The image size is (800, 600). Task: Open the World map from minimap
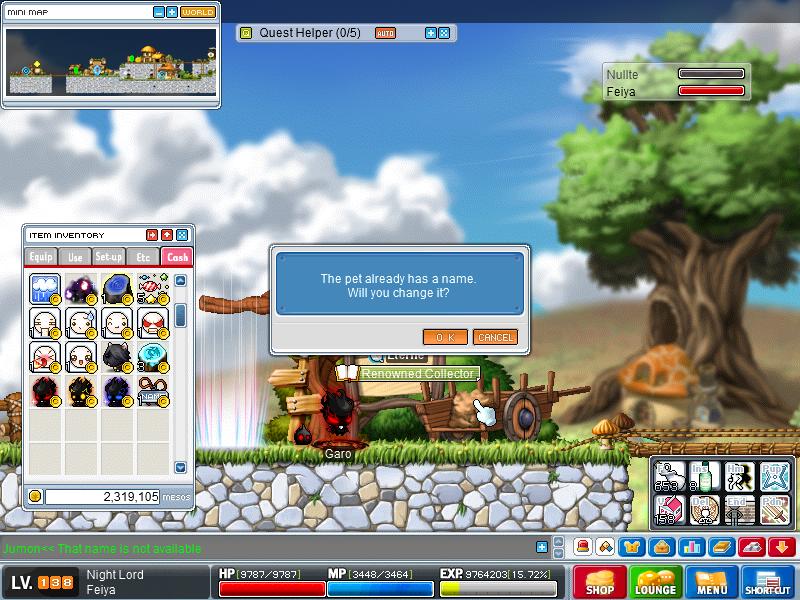(x=198, y=12)
